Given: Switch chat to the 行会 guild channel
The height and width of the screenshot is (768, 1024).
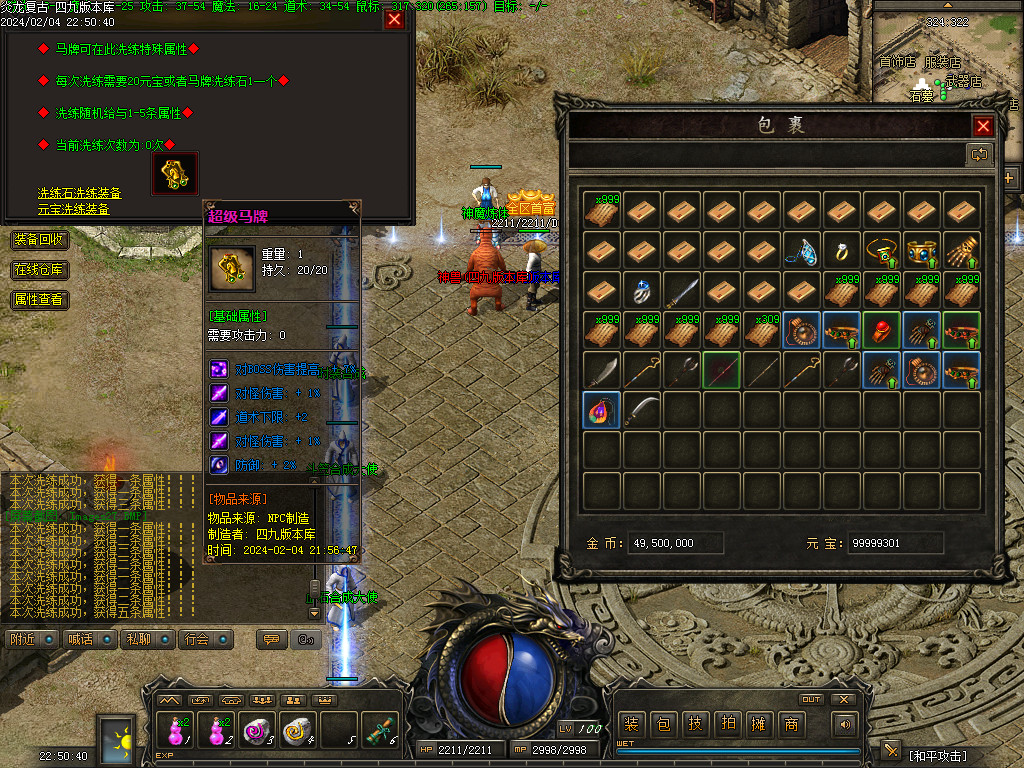Looking at the screenshot, I should pos(205,639).
